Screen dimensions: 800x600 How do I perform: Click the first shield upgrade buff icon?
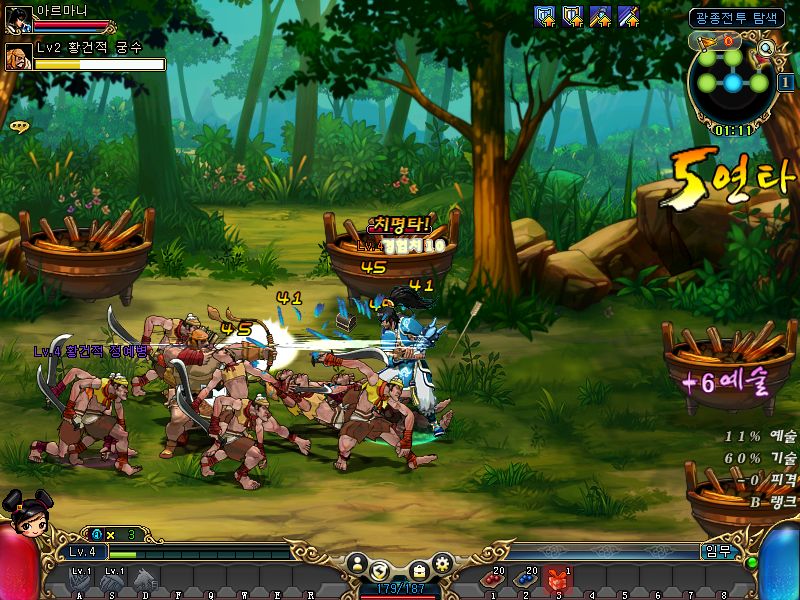(545, 16)
